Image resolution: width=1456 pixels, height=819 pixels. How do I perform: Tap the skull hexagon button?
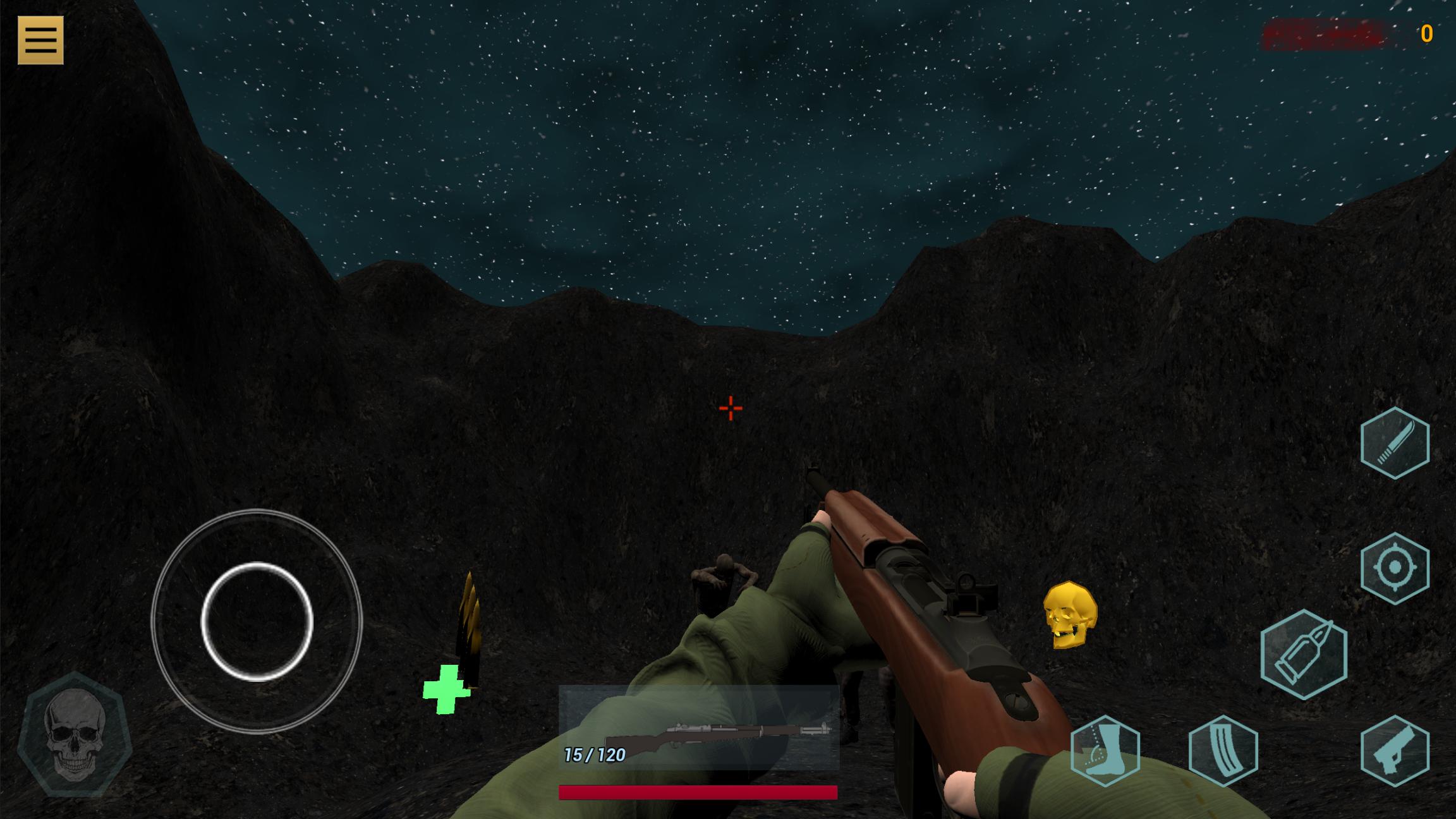(75, 734)
